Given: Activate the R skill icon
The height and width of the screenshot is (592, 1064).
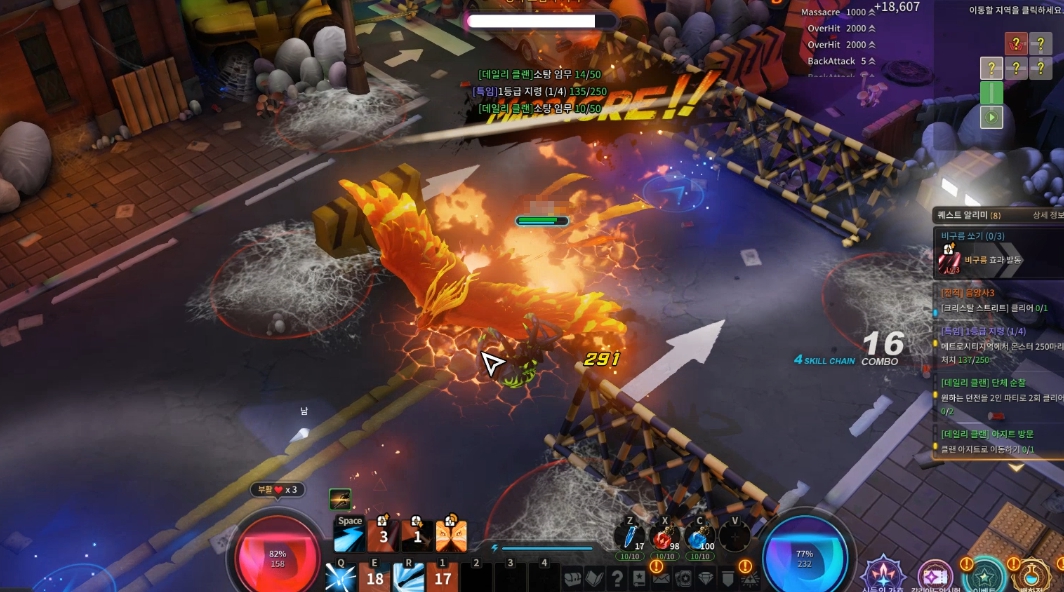Looking at the screenshot, I should (409, 576).
